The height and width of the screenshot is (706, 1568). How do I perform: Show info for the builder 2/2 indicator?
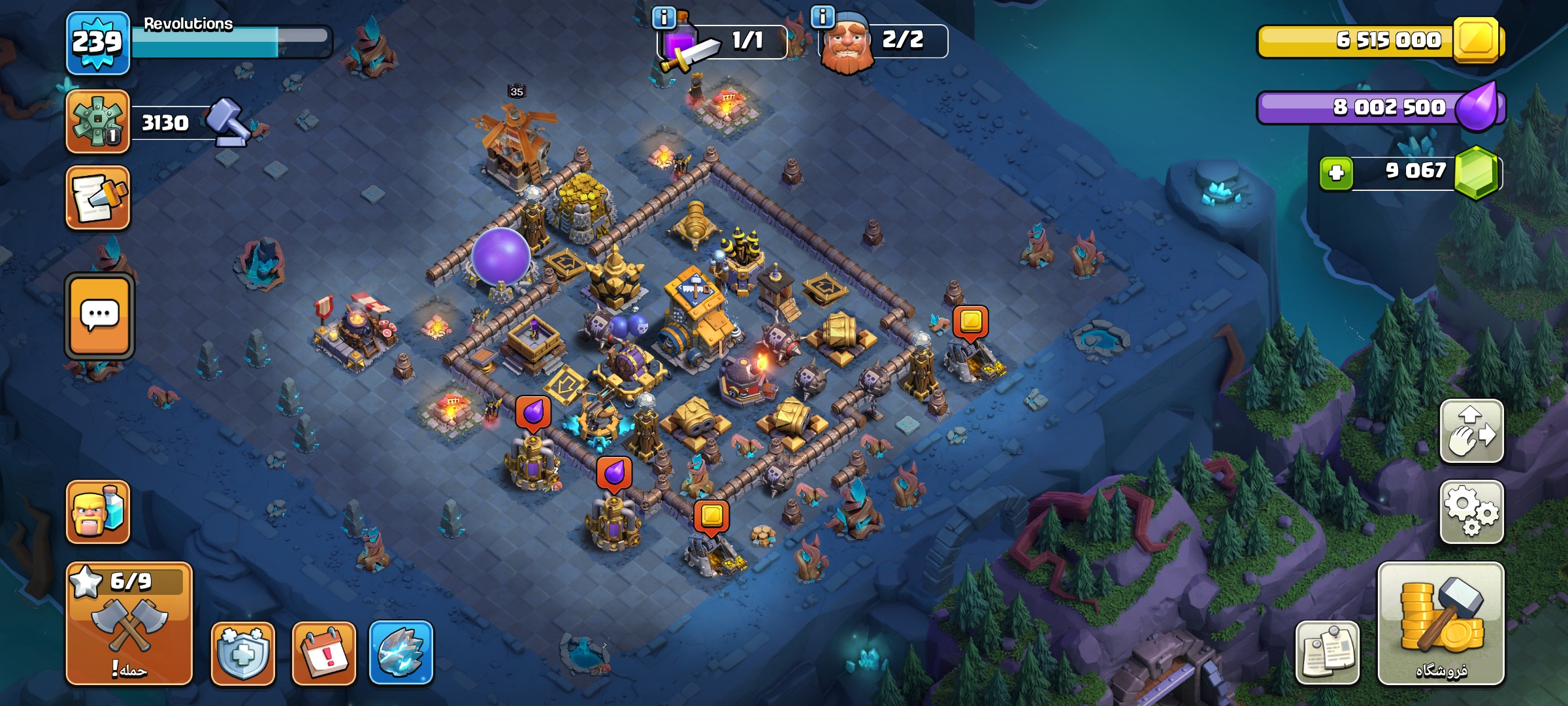pos(823,16)
